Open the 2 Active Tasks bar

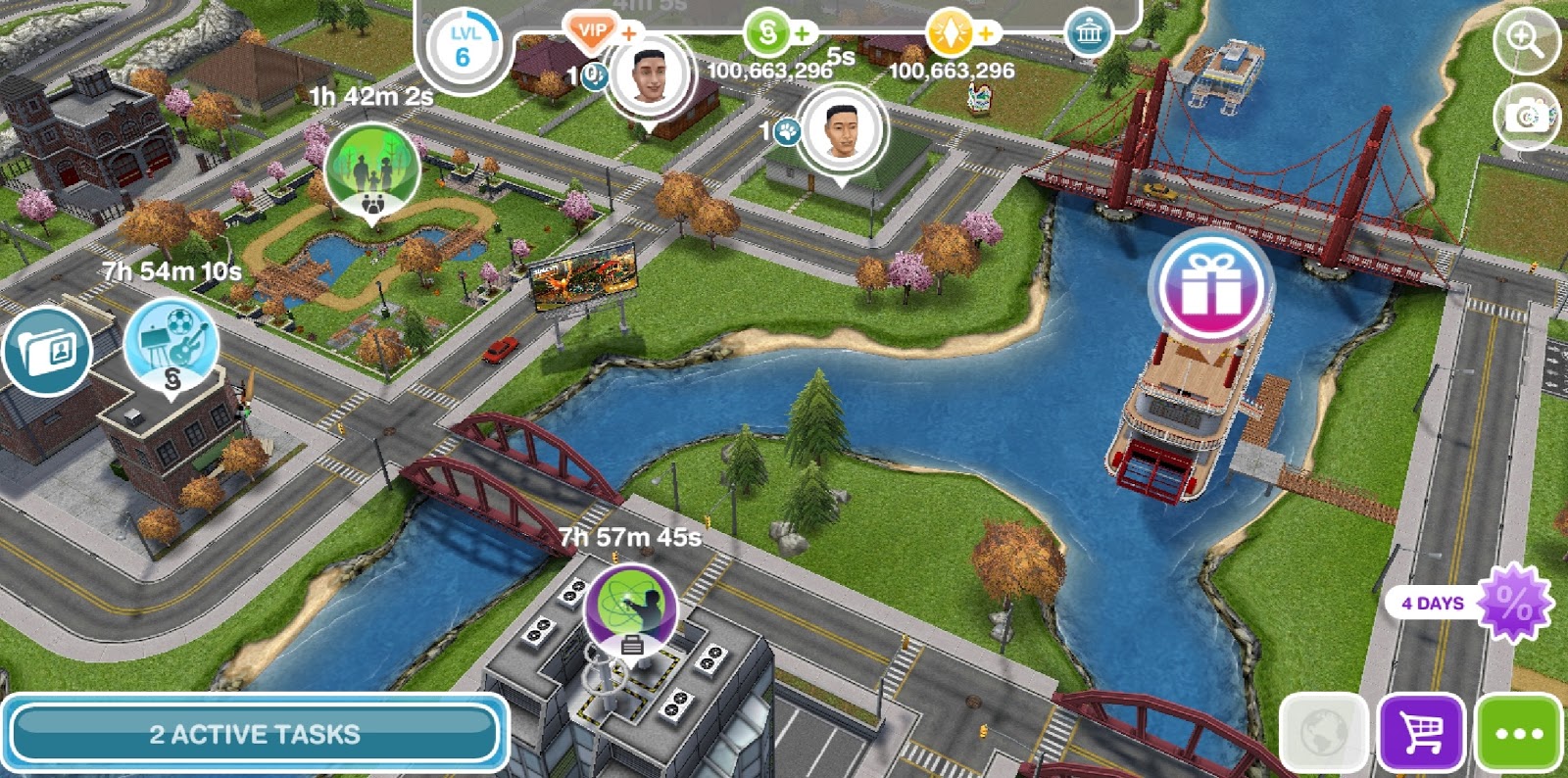255,733
